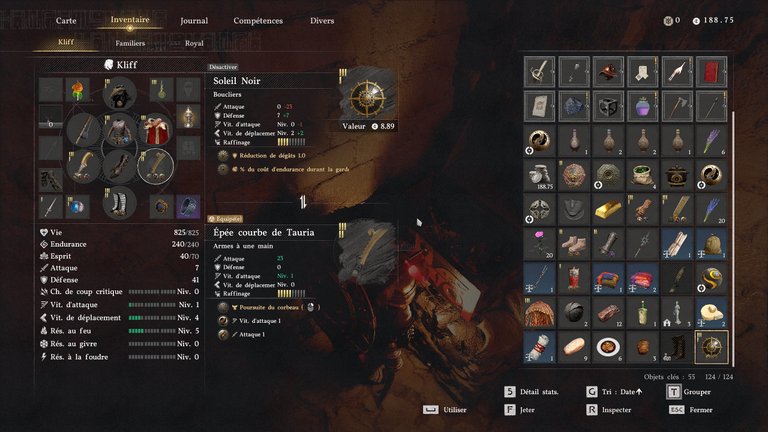This screenshot has width=768, height=432.
Task: Switch to the Journal tab
Action: (x=194, y=20)
